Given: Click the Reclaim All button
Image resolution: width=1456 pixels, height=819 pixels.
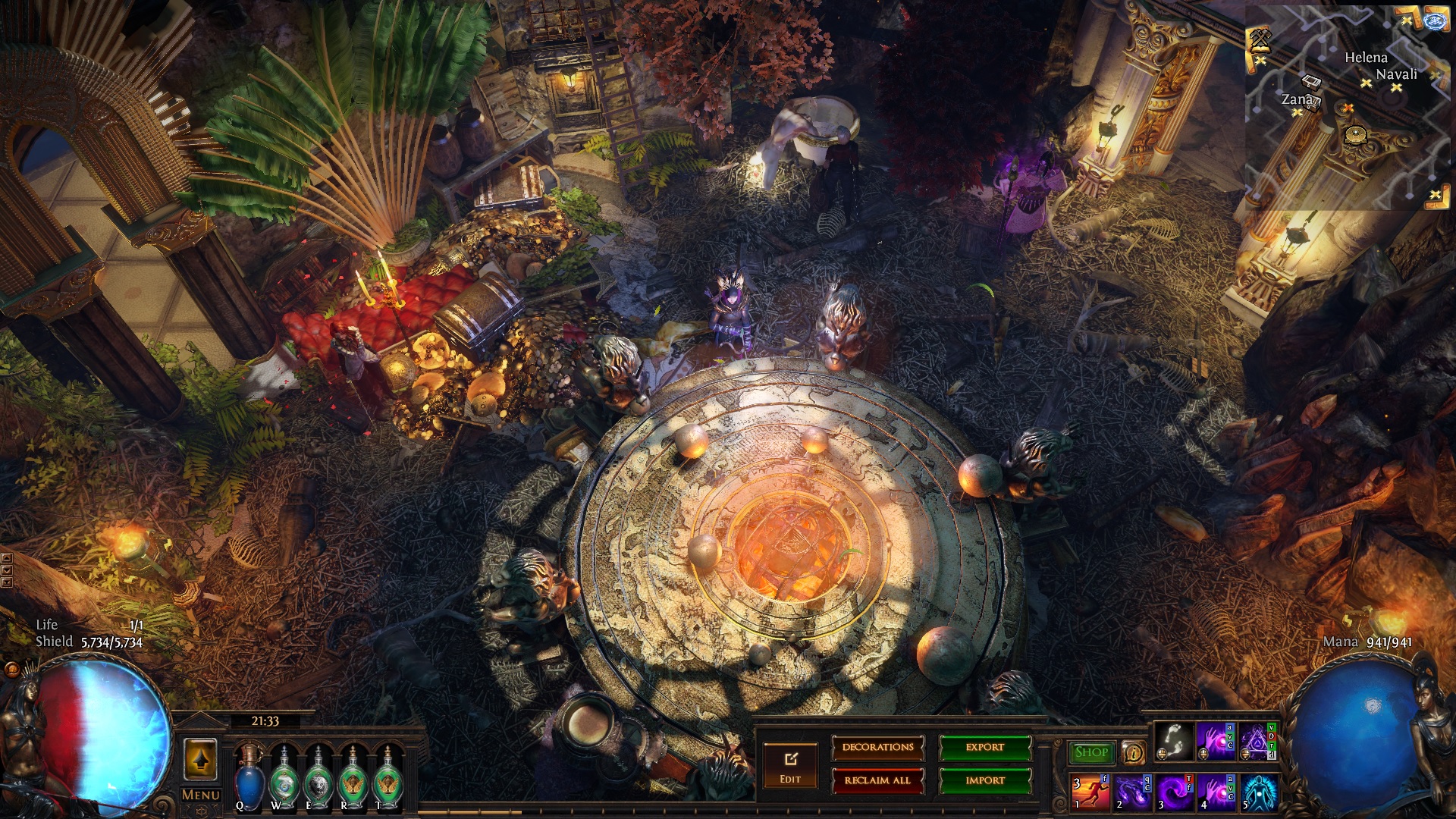Looking at the screenshot, I should pyautogui.click(x=877, y=780).
